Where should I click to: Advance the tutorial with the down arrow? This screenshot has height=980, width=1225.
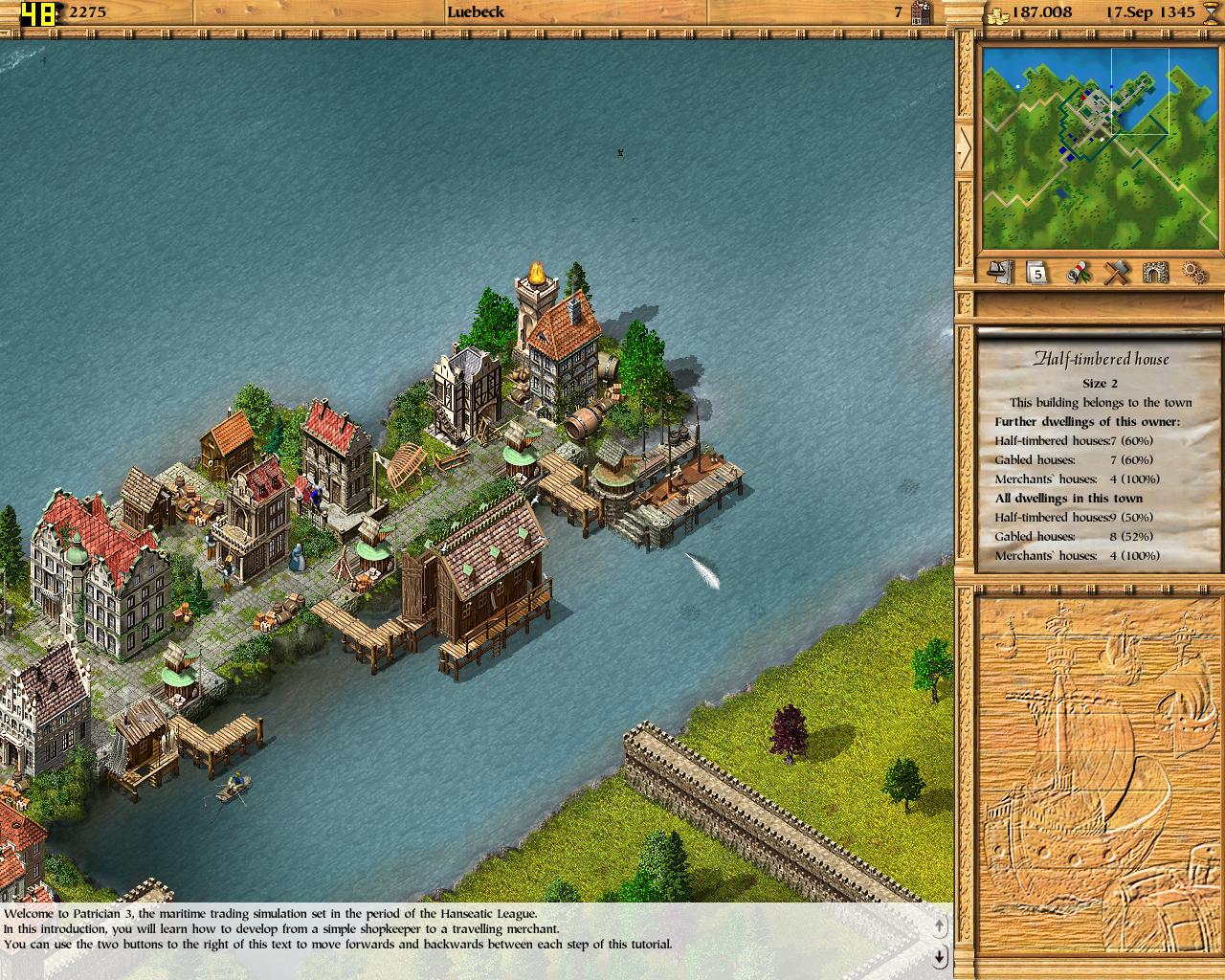coord(939,955)
